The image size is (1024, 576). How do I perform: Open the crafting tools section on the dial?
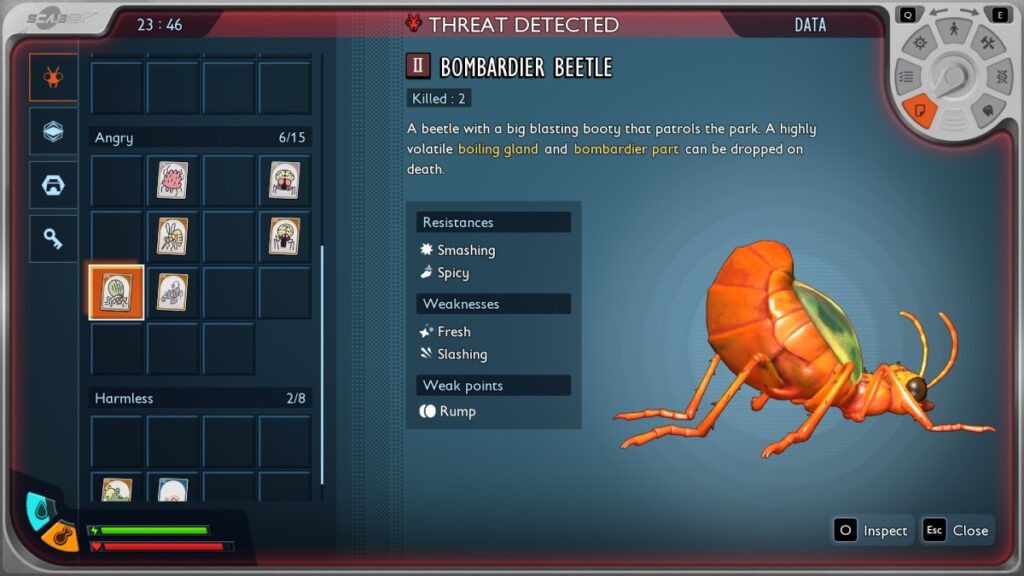(x=988, y=42)
